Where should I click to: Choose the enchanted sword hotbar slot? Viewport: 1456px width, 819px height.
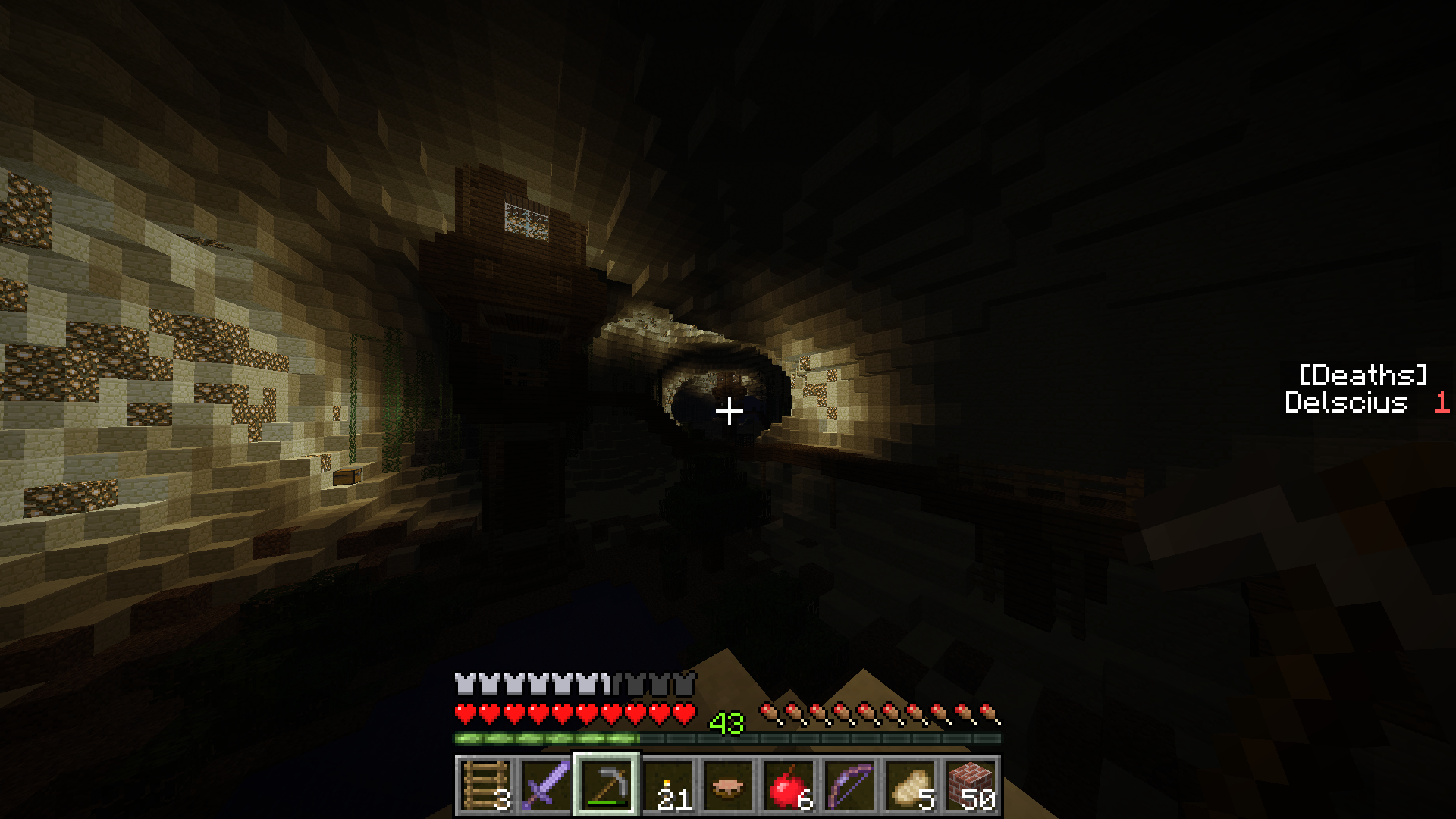click(x=545, y=786)
